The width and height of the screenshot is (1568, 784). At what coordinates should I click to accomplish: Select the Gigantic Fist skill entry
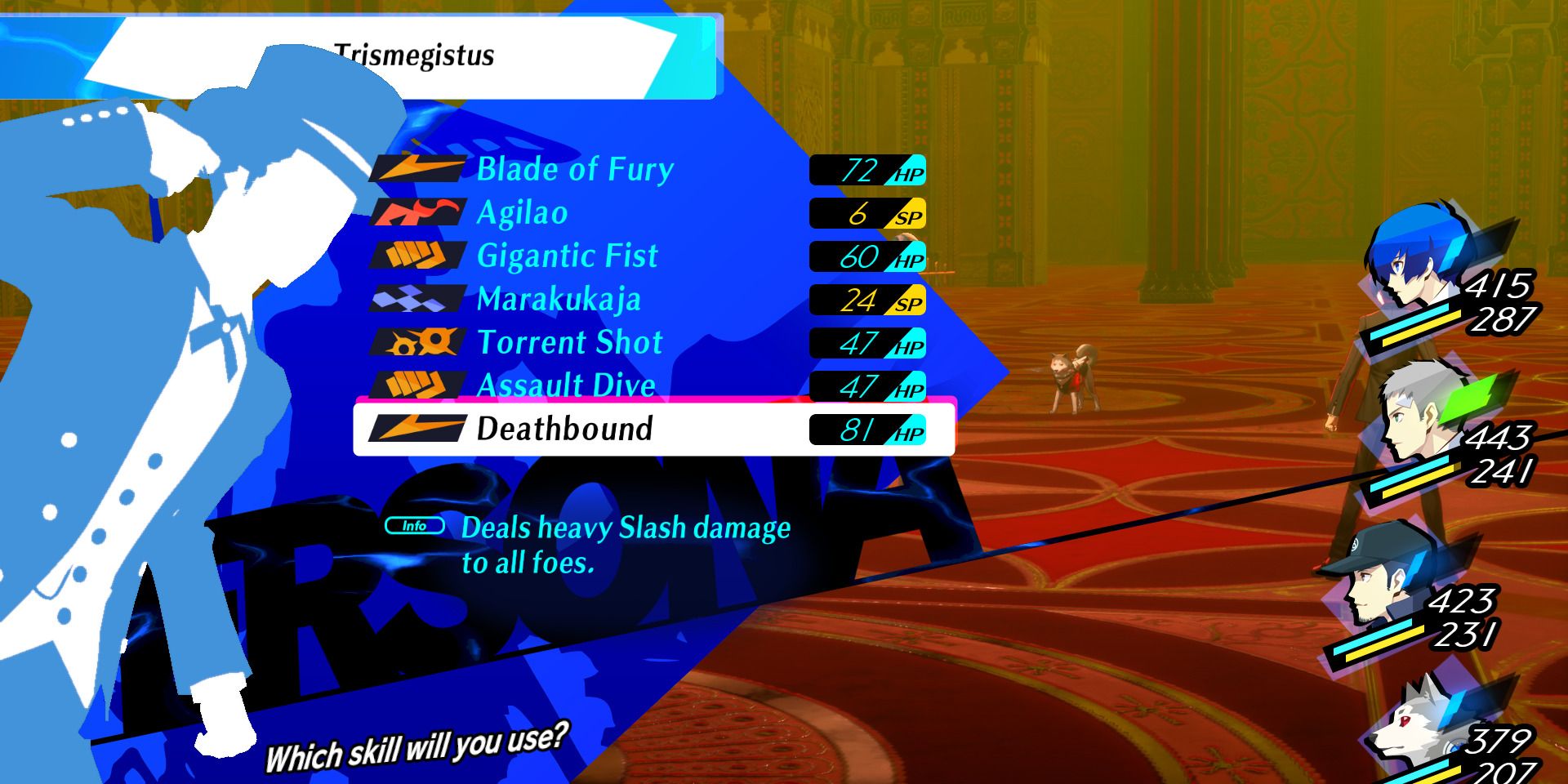tap(569, 256)
